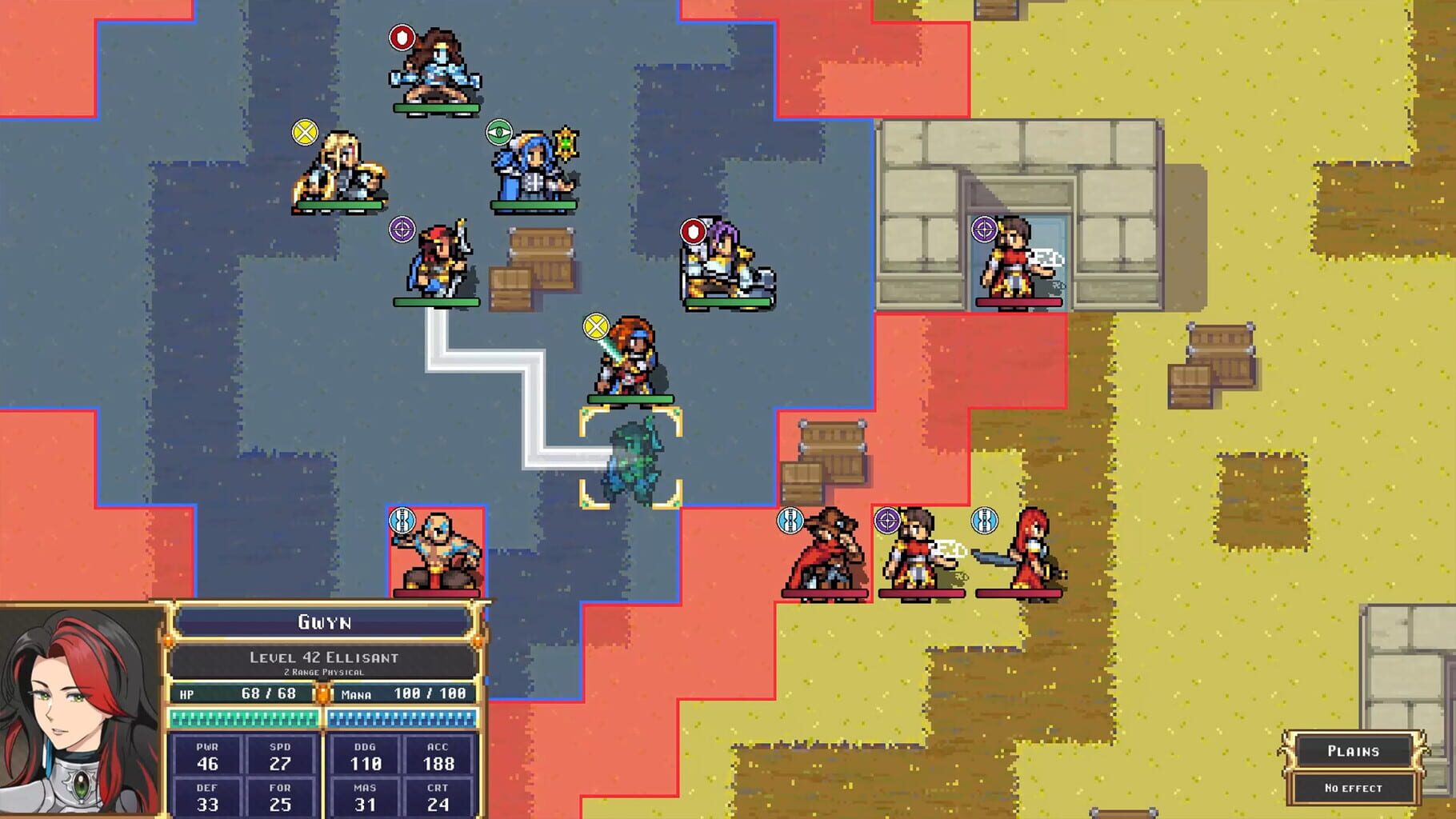Click the blue status icon above the far-right red swordswoman
Image resolution: width=1456 pixels, height=819 pixels.
[984, 521]
